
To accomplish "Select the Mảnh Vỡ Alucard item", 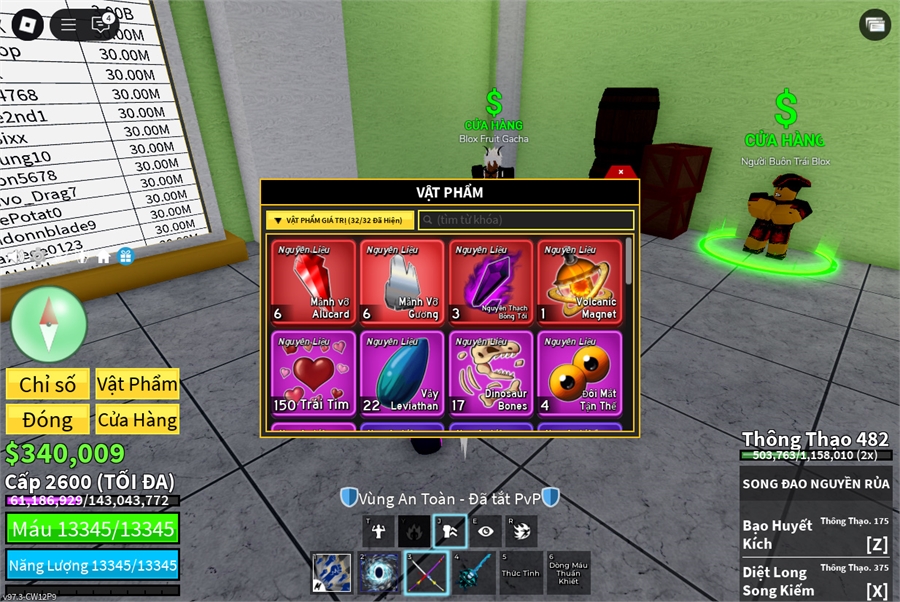I will [313, 282].
